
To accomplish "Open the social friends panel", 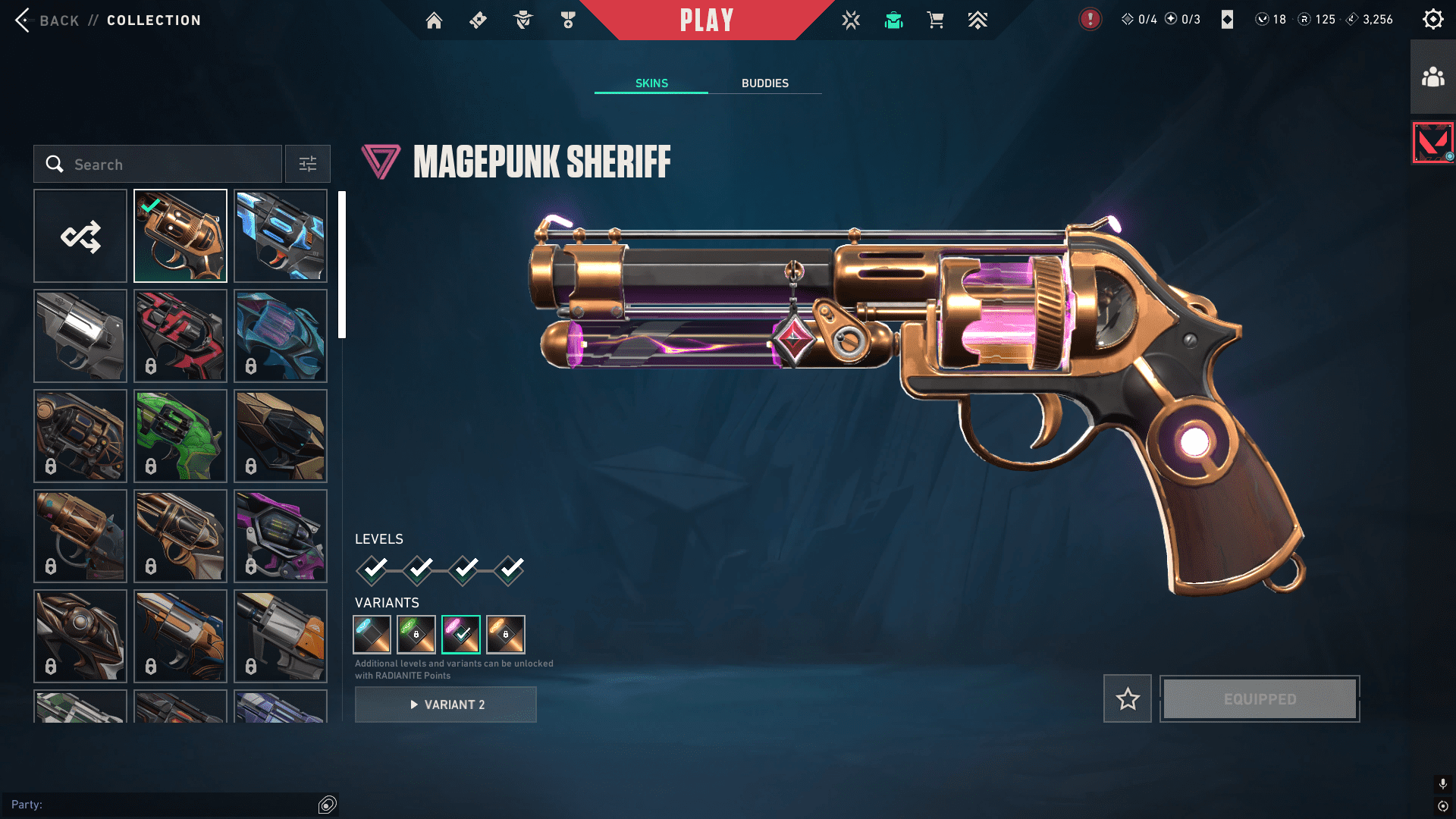I will coord(1432,77).
